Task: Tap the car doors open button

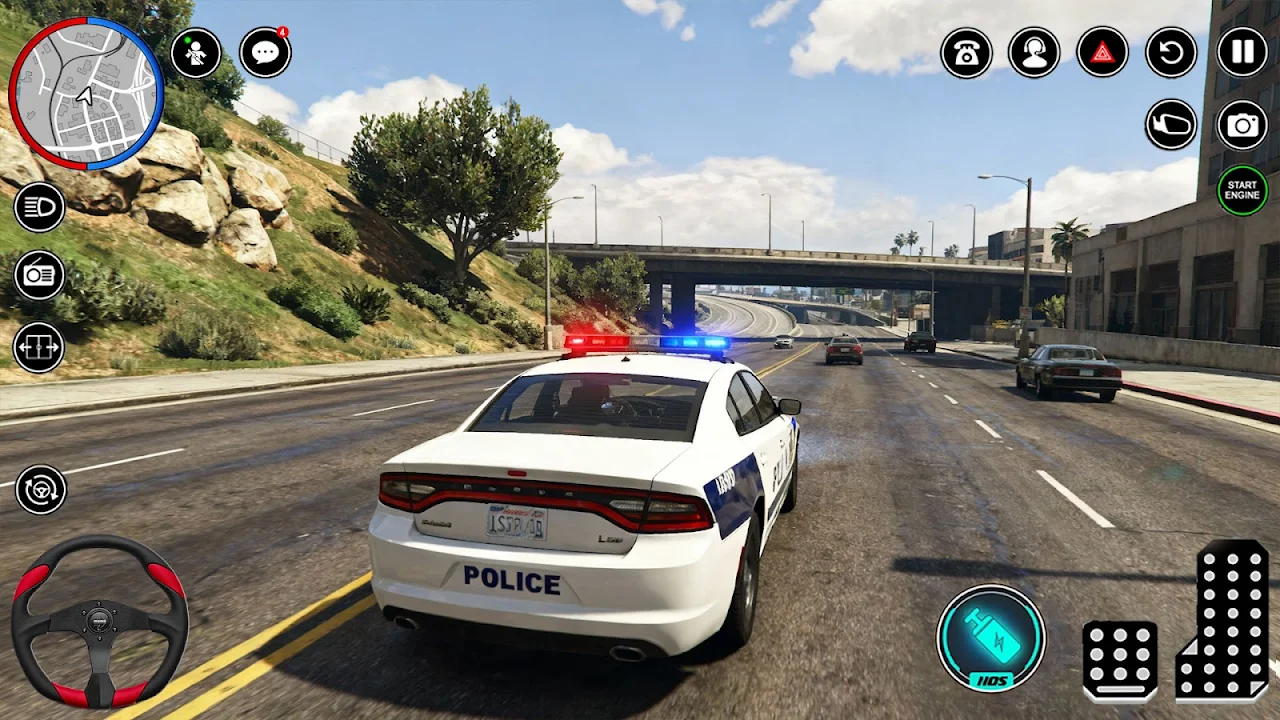Action: (39, 347)
